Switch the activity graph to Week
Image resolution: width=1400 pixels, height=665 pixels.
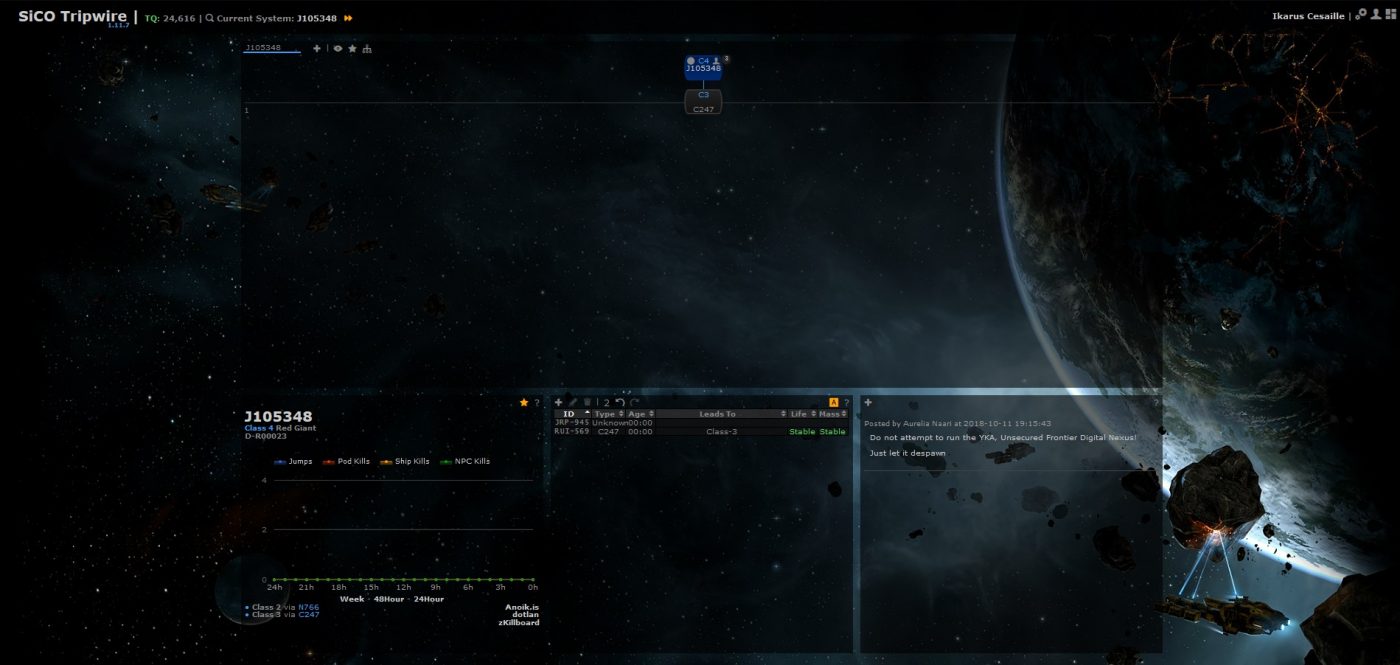351,599
